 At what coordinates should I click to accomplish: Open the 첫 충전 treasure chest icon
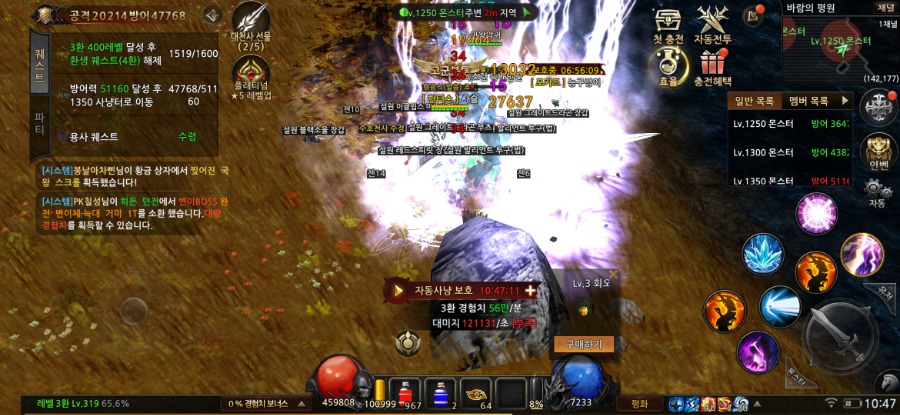667,22
